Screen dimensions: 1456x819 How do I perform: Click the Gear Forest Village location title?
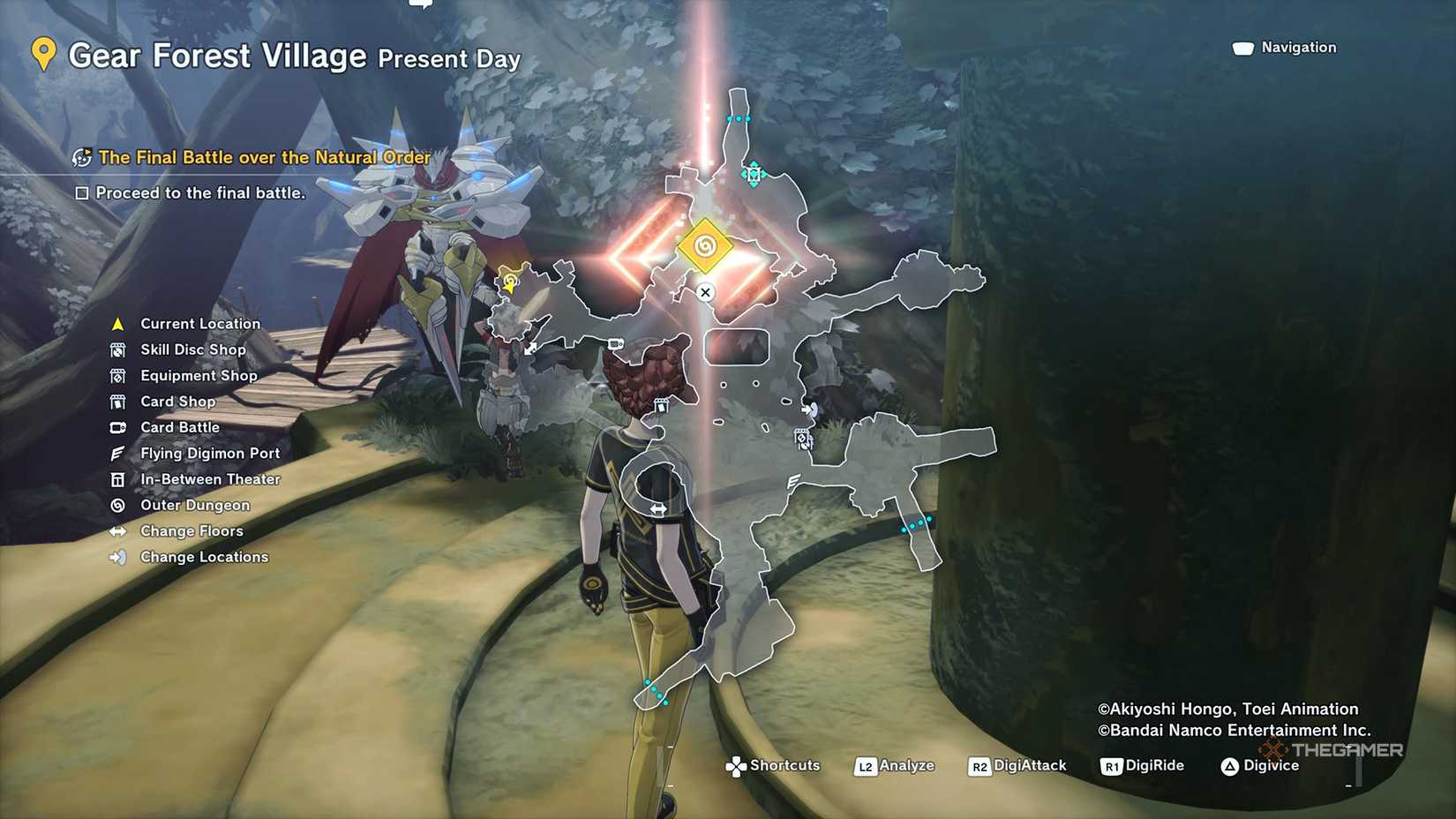coord(217,56)
